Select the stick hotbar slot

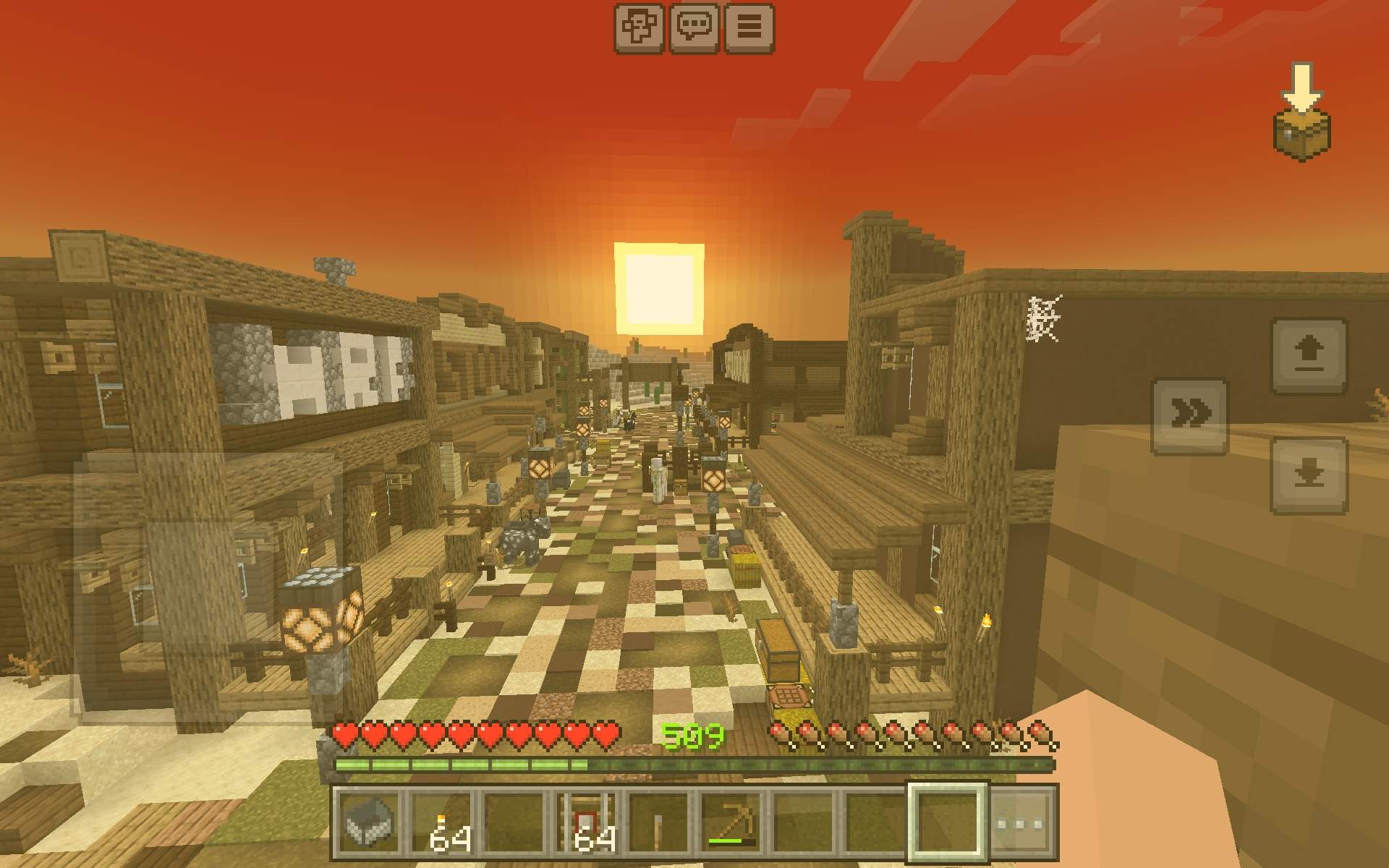point(658,822)
